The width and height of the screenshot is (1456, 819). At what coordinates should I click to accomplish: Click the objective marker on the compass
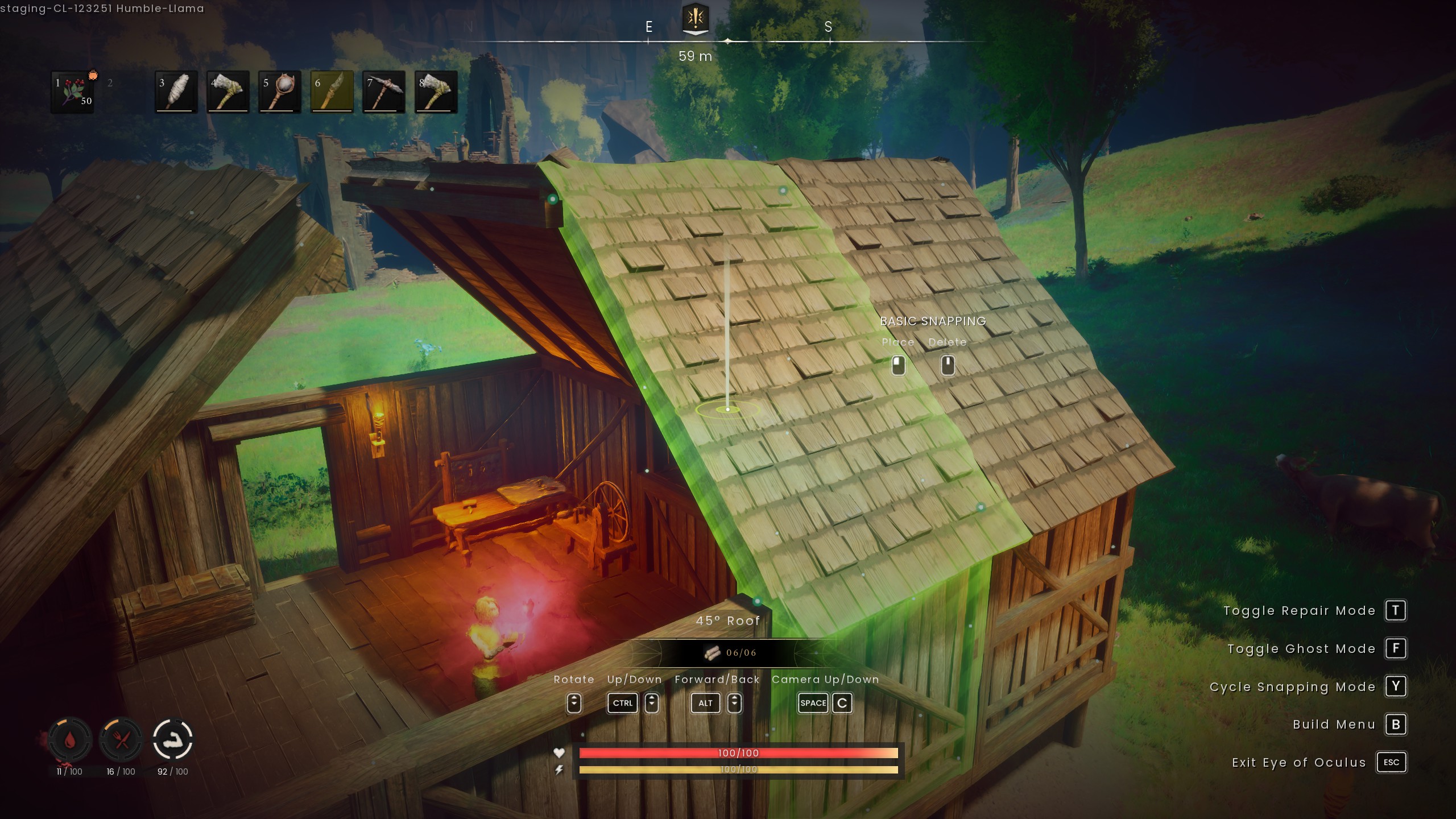(x=695, y=19)
